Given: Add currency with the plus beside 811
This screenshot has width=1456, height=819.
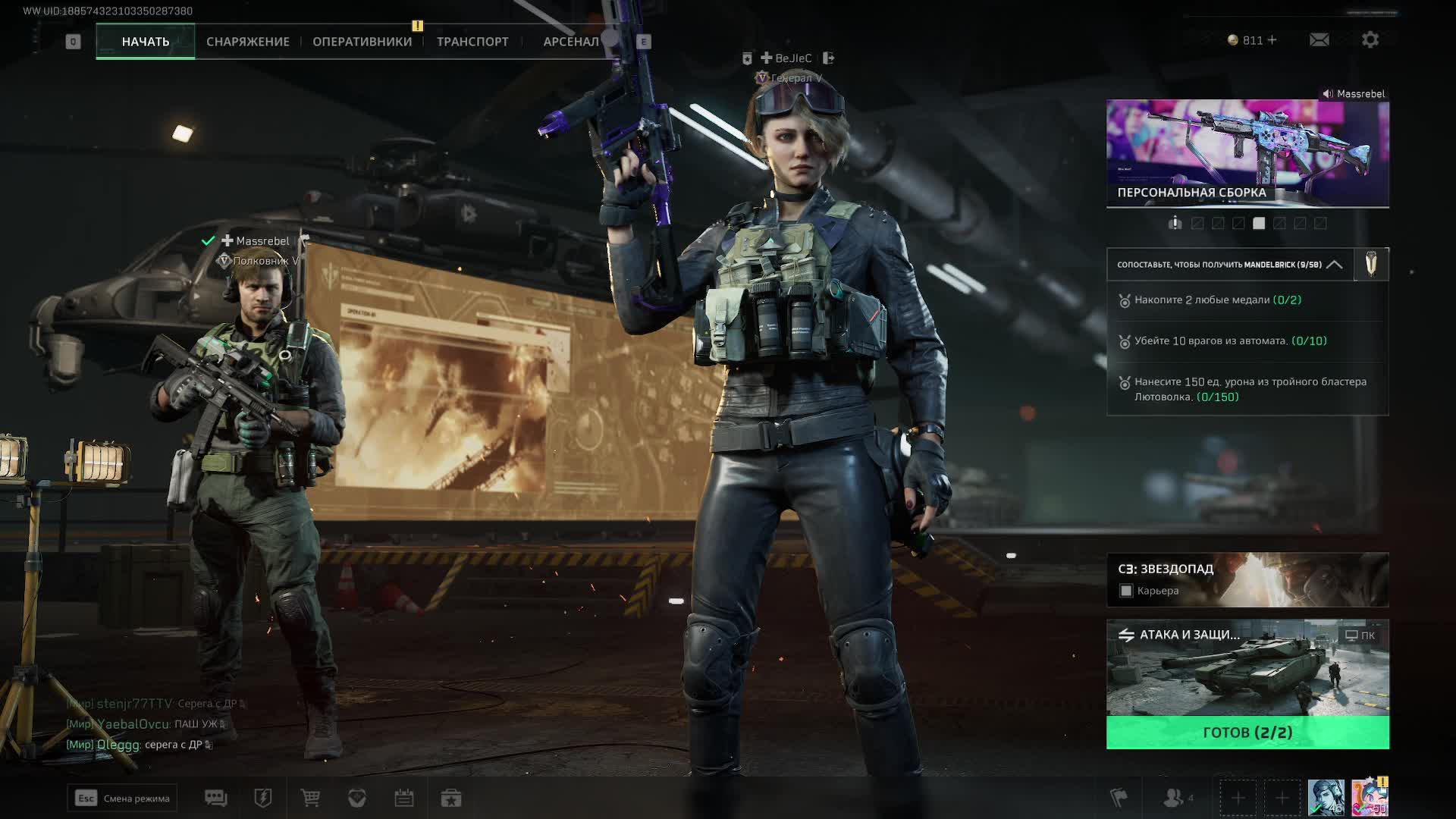Looking at the screenshot, I should pos(1272,40).
